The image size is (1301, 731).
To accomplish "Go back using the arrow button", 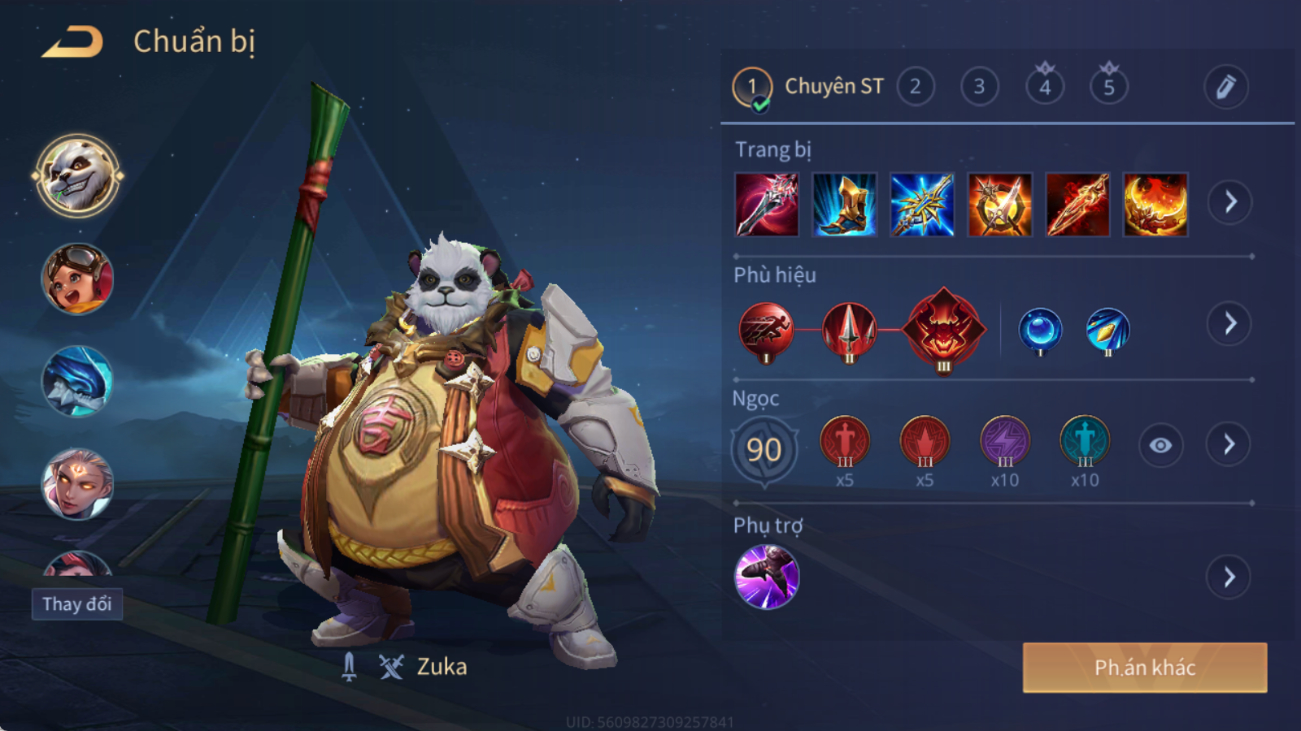I will [x=72, y=42].
